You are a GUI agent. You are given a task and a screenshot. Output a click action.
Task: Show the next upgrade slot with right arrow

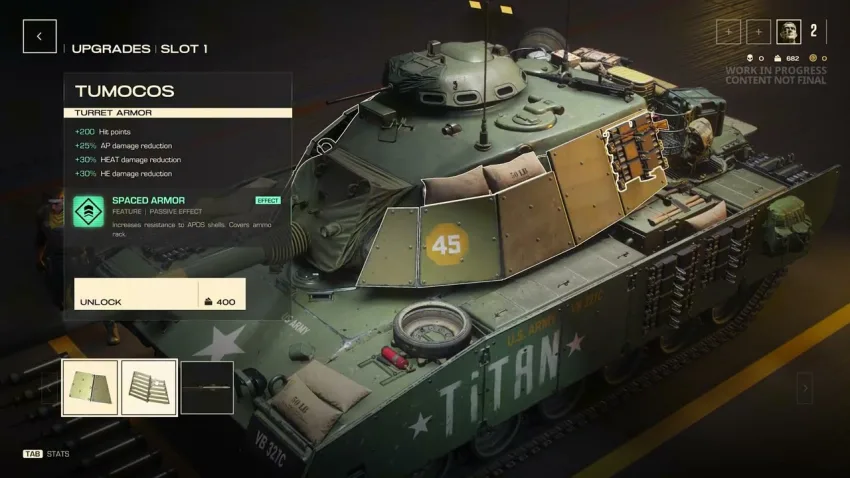[804, 388]
